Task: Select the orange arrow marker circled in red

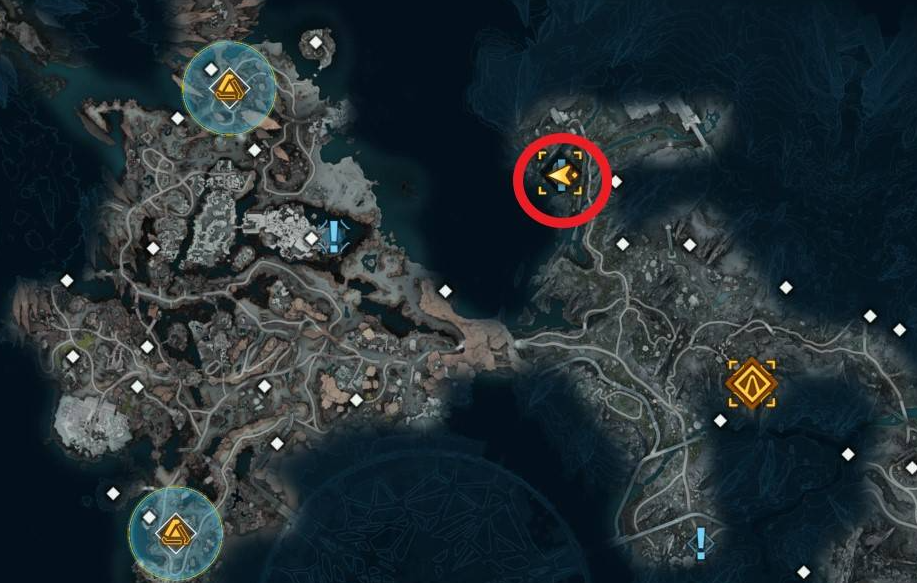Action: [x=560, y=178]
